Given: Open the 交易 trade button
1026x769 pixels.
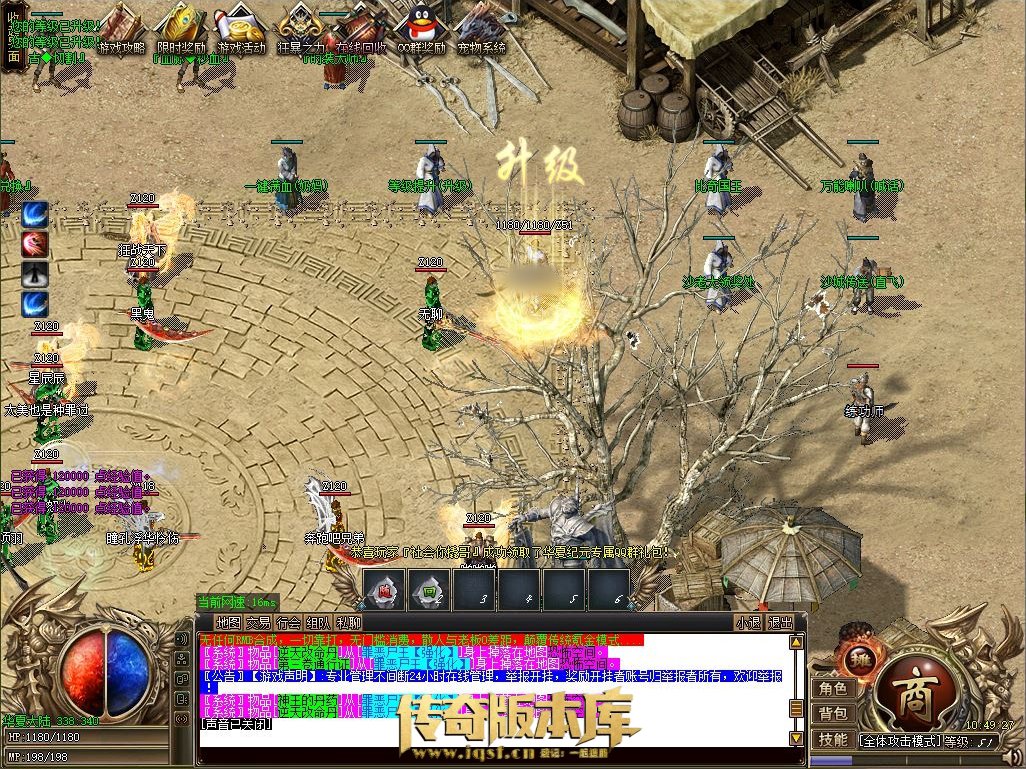Looking at the screenshot, I should pyautogui.click(x=259, y=622).
